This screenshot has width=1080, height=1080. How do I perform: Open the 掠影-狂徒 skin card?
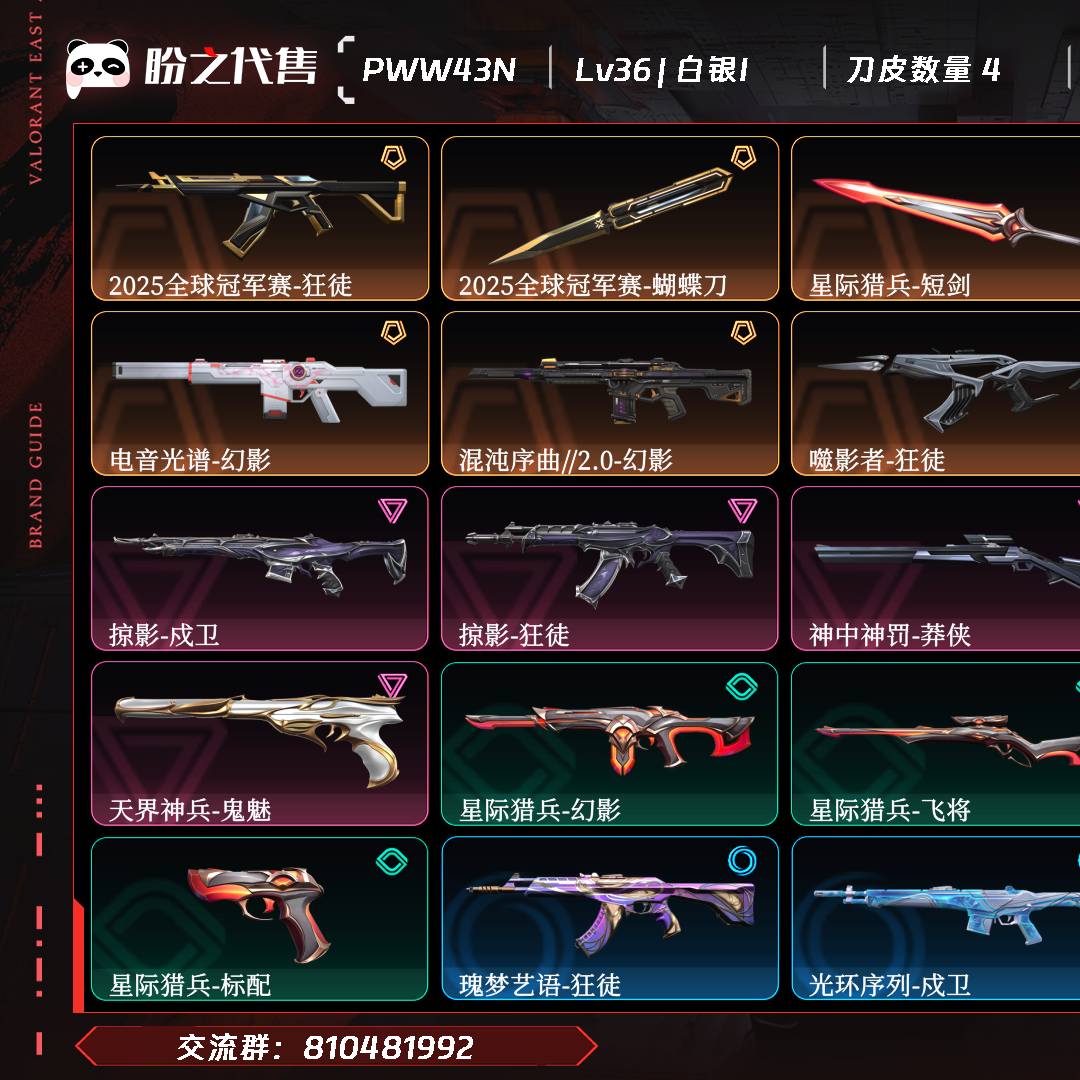coord(610,568)
